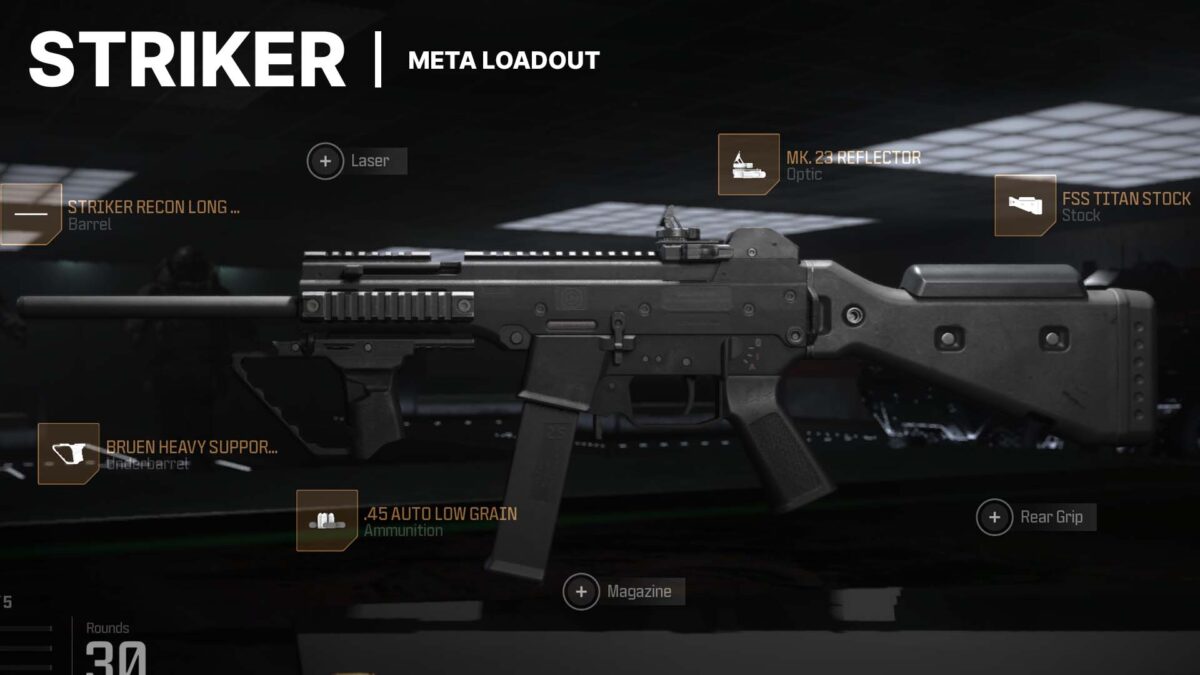Change the FSS Titan Stock attachment
Screen dimensions: 1200x675
pyautogui.click(x=1025, y=206)
